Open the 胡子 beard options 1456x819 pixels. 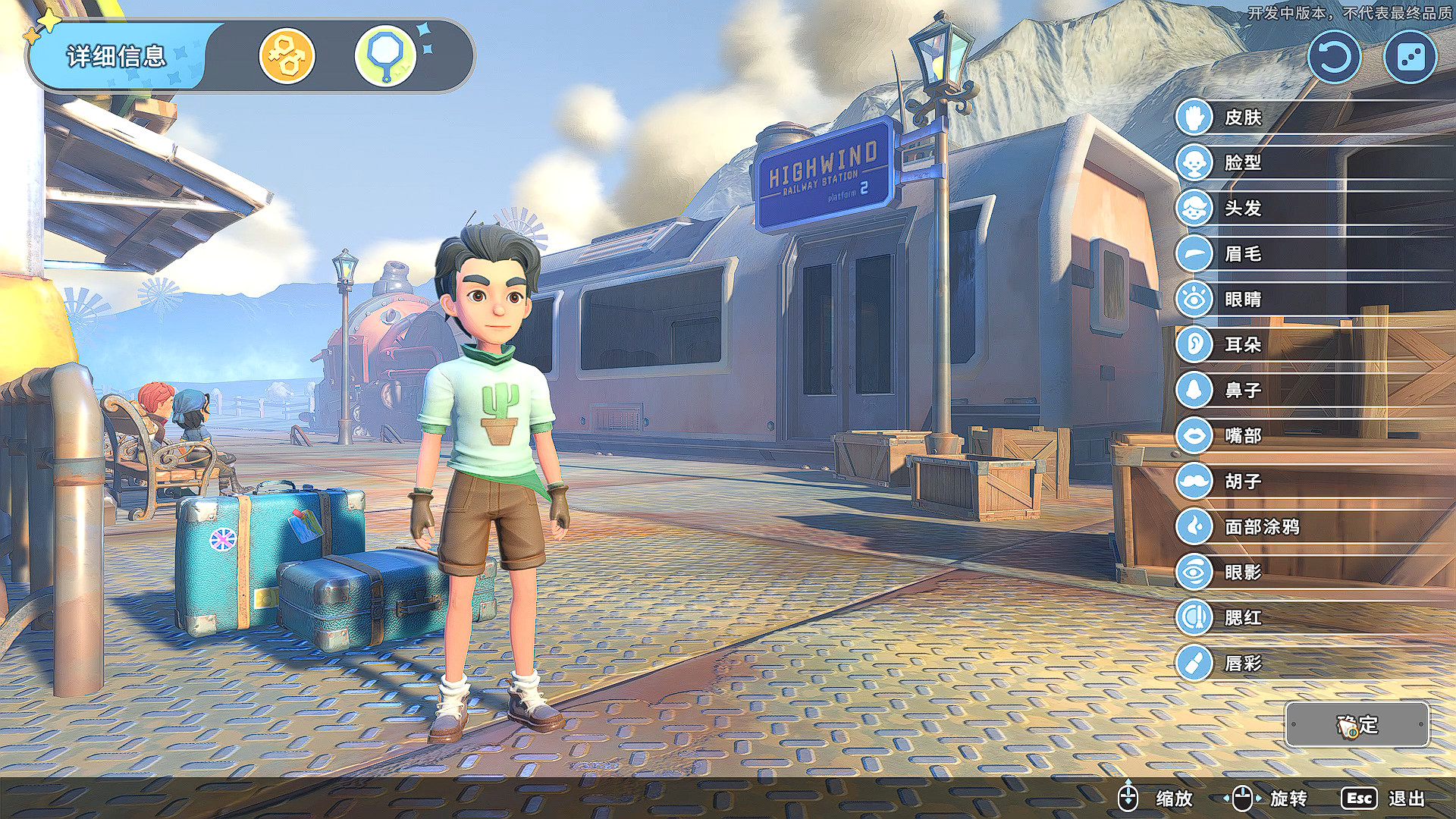(1242, 481)
